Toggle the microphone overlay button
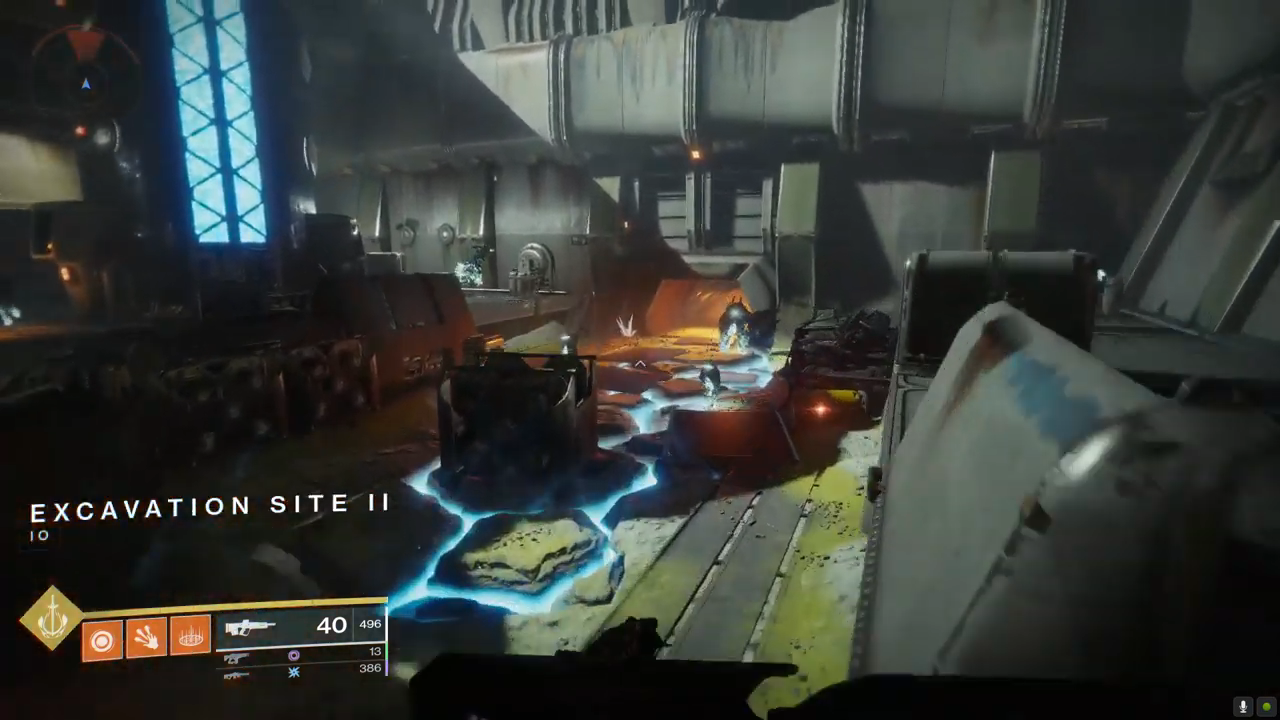 (1244, 706)
